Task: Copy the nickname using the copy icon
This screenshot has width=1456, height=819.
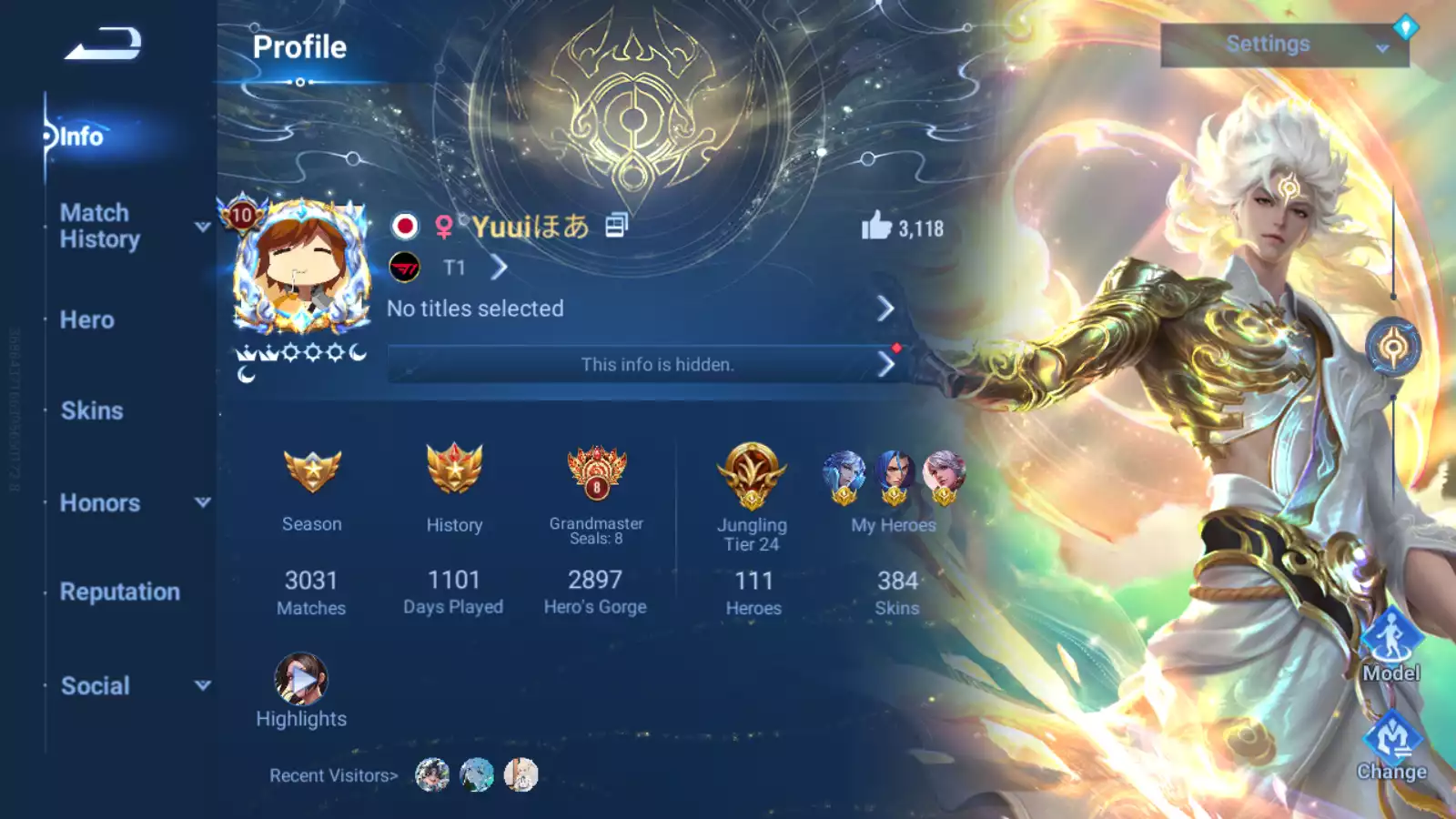Action: pos(617,225)
